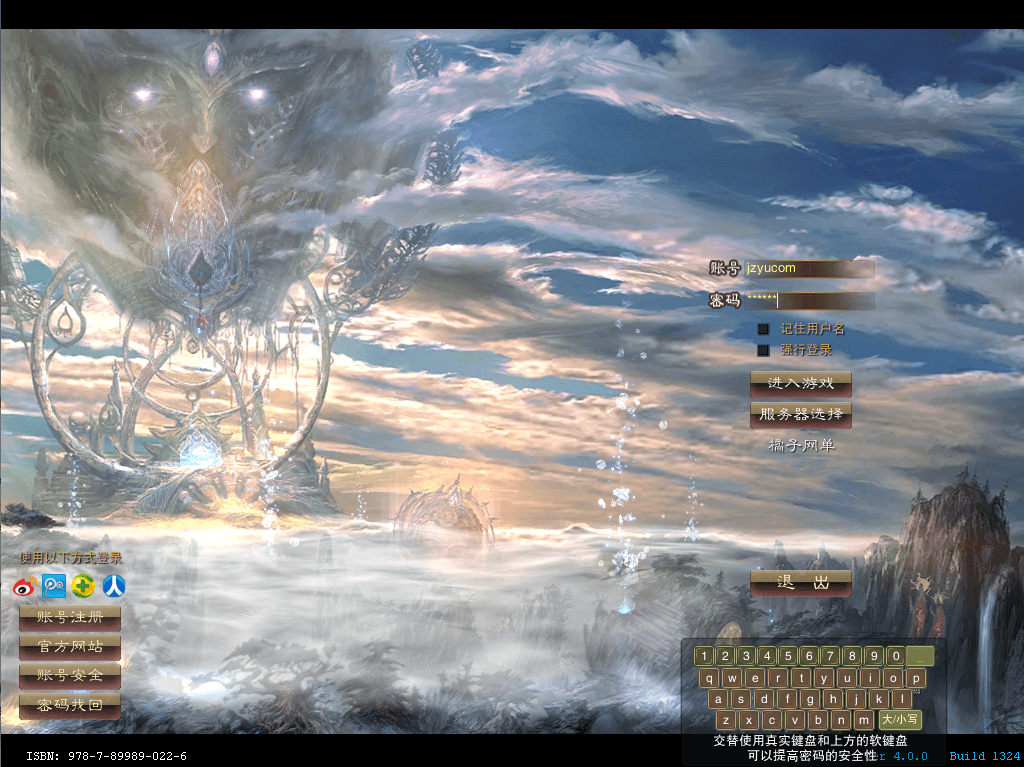The width and height of the screenshot is (1024, 767).
Task: Open 服务器选择 server selection
Action: pyautogui.click(x=800, y=414)
